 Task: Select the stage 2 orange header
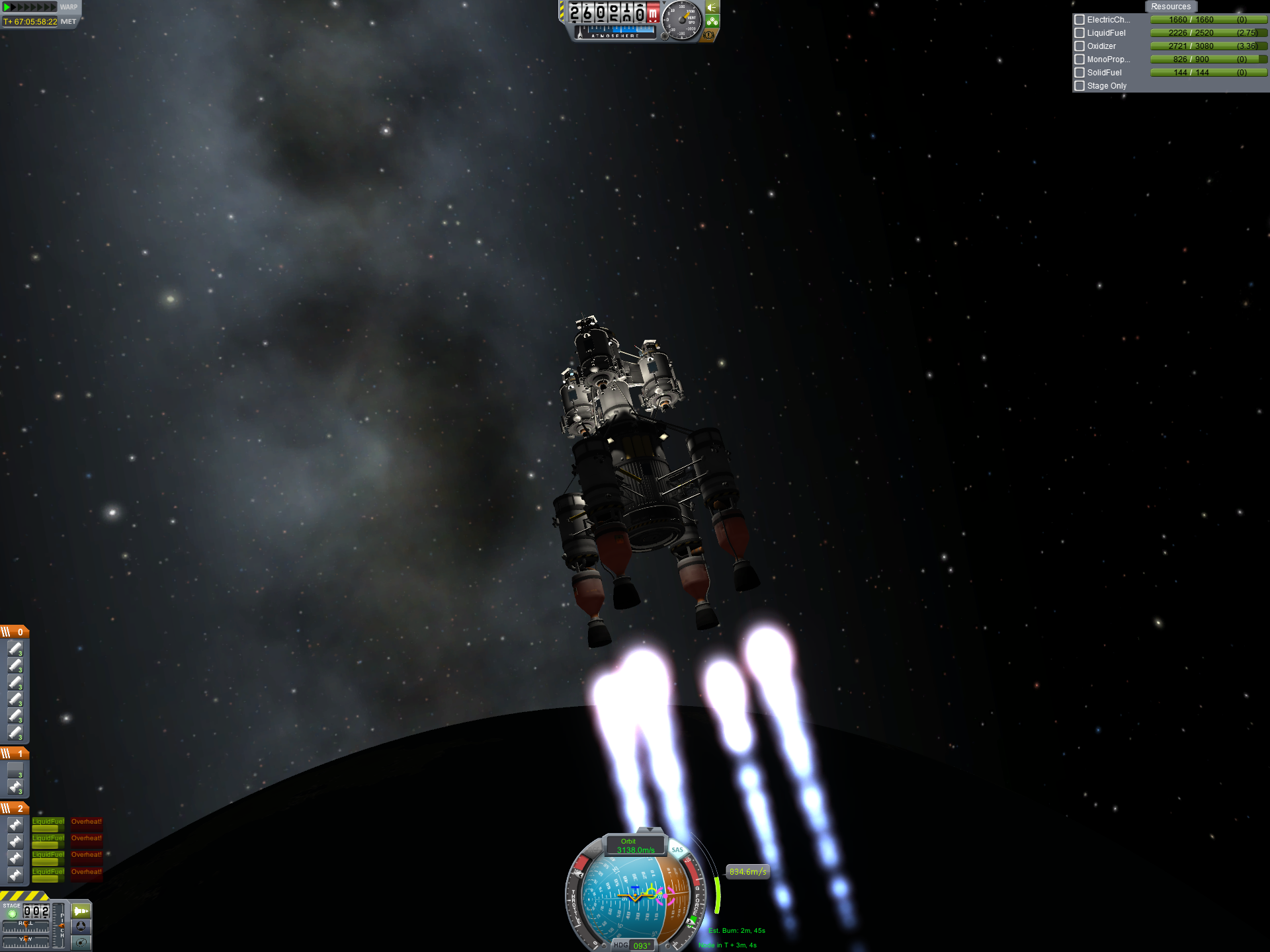(x=15, y=809)
